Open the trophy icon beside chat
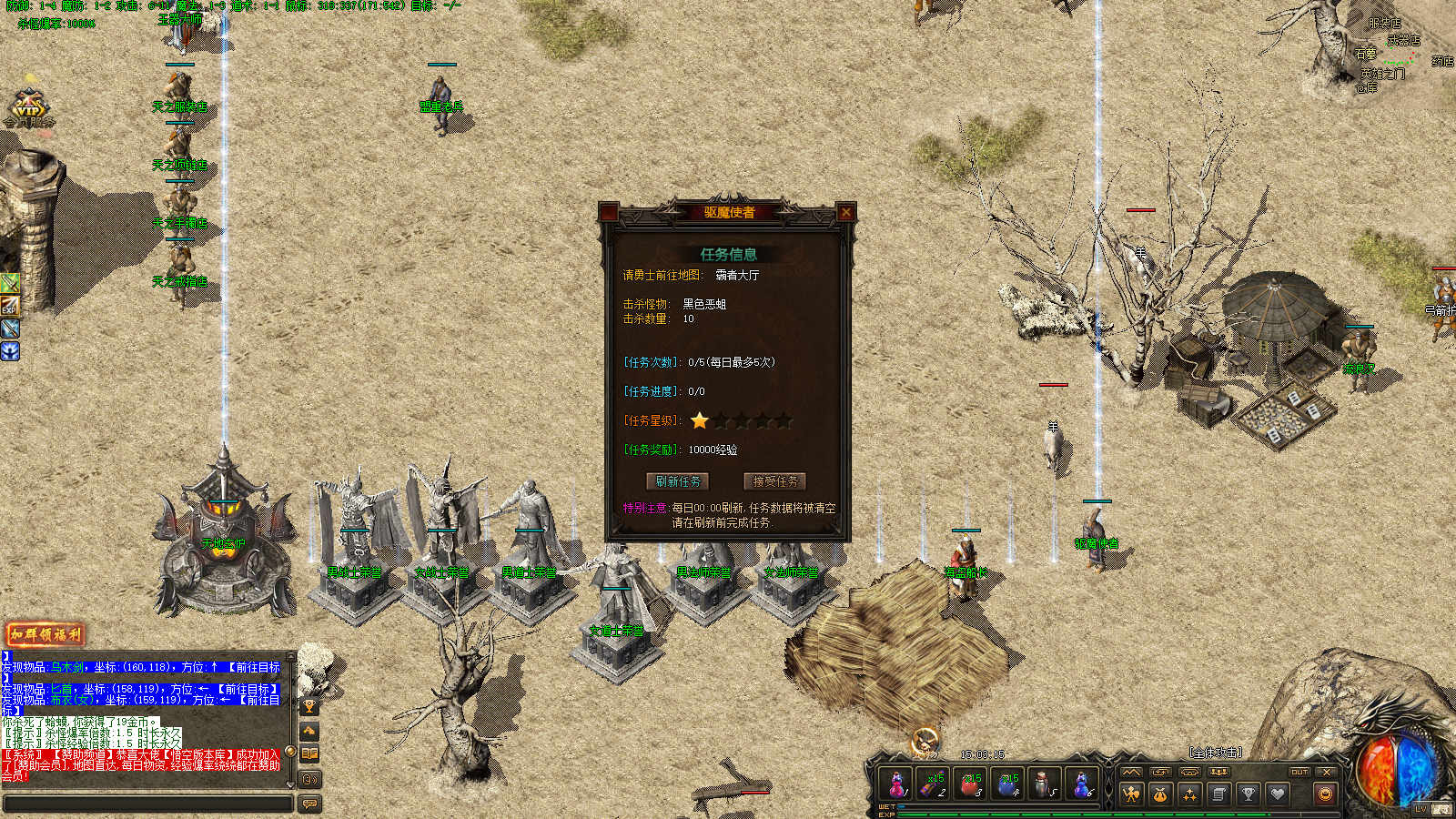The image size is (1456, 819). (309, 706)
